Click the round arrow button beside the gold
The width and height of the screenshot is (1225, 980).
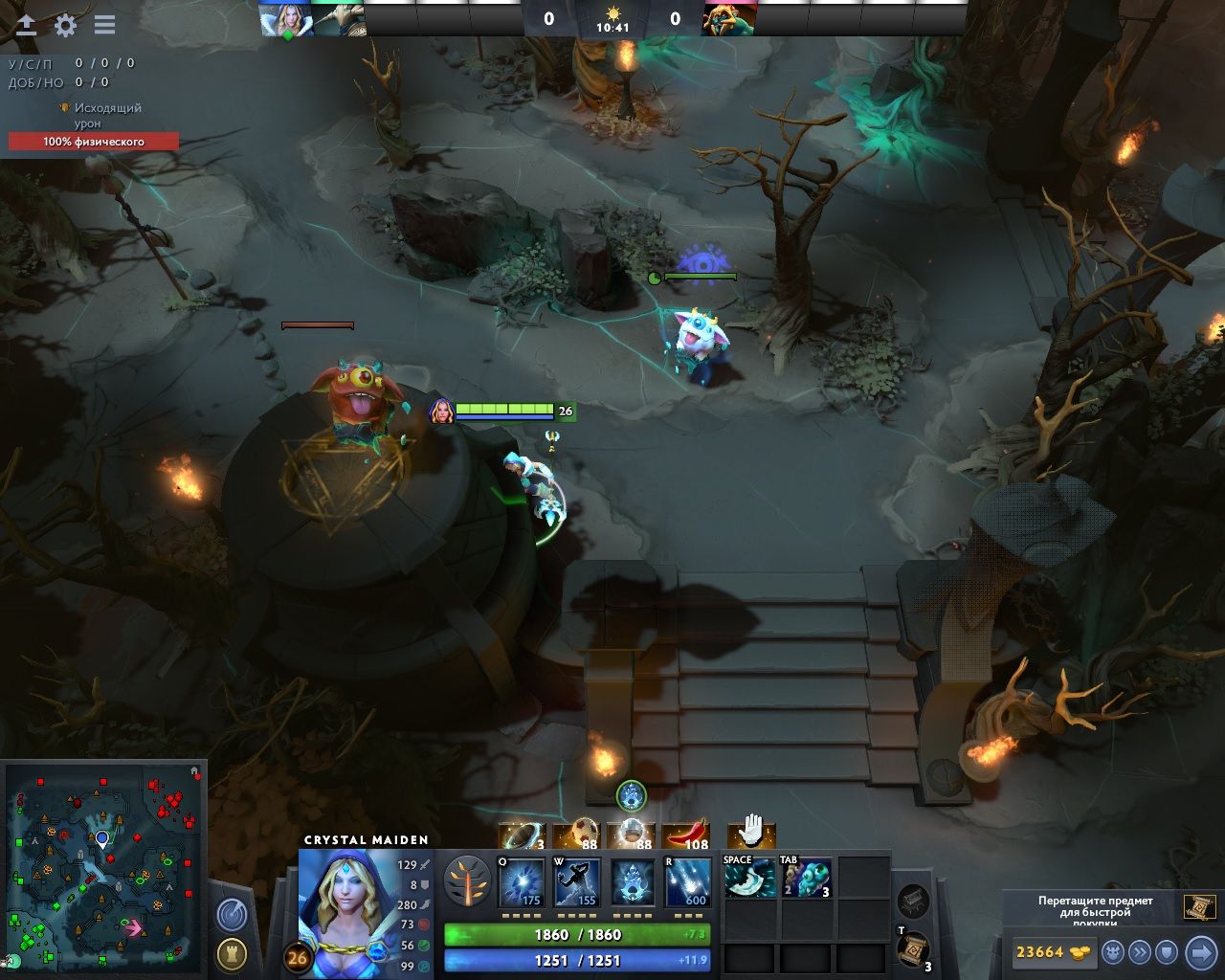coord(1200,952)
